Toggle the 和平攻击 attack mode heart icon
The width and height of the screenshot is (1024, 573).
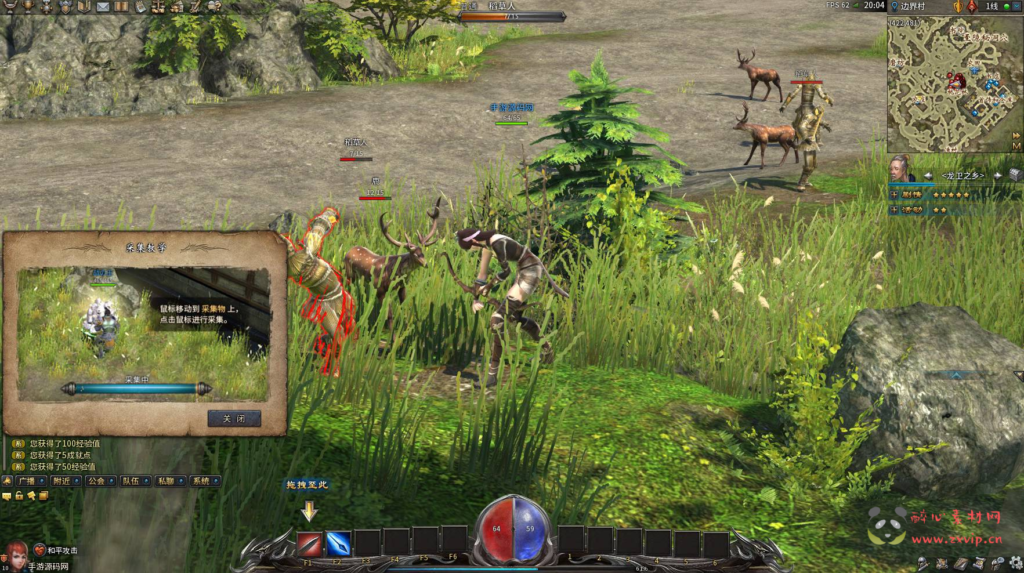pyautogui.click(x=39, y=550)
